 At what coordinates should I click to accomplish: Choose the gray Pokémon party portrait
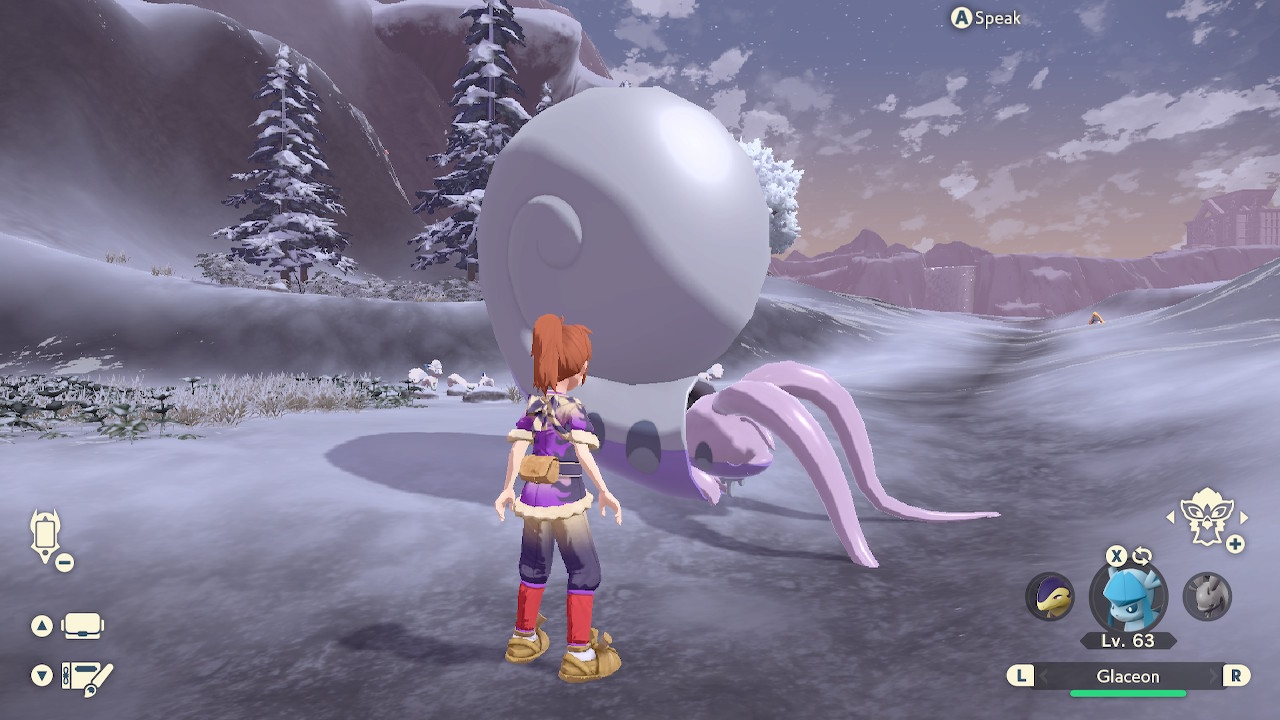1207,596
